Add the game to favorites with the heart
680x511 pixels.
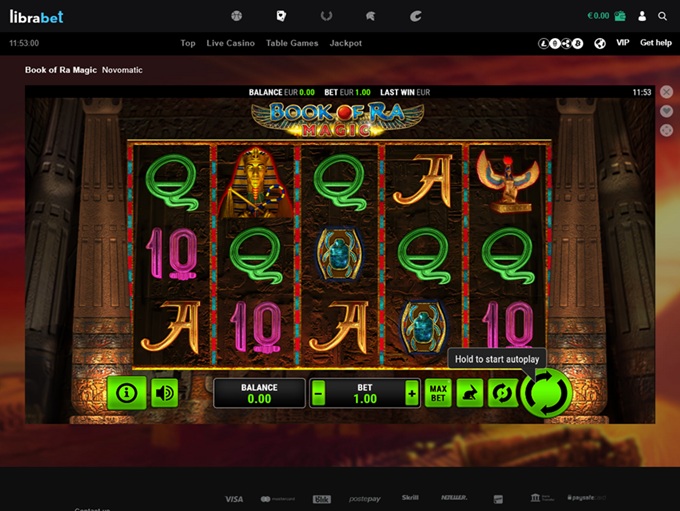pyautogui.click(x=667, y=111)
